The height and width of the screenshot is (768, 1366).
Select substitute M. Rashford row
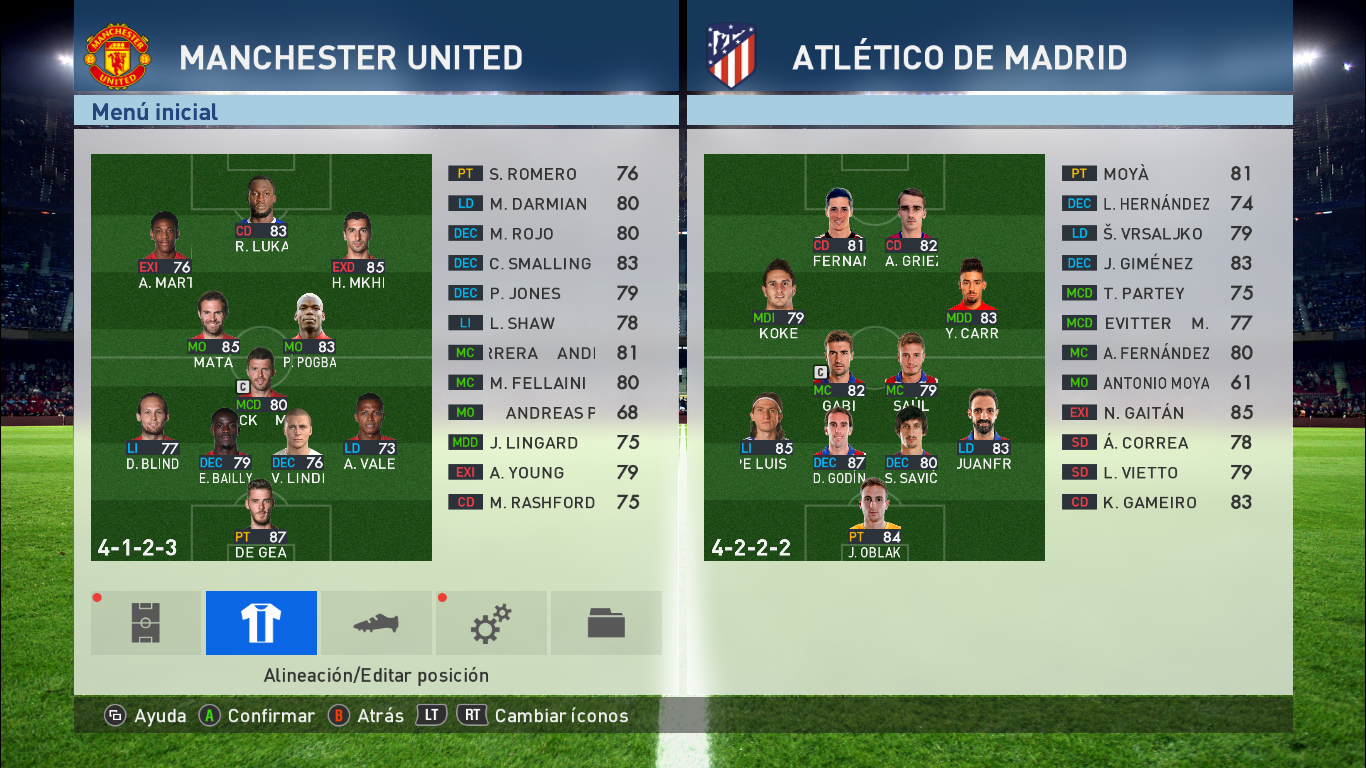tap(543, 503)
